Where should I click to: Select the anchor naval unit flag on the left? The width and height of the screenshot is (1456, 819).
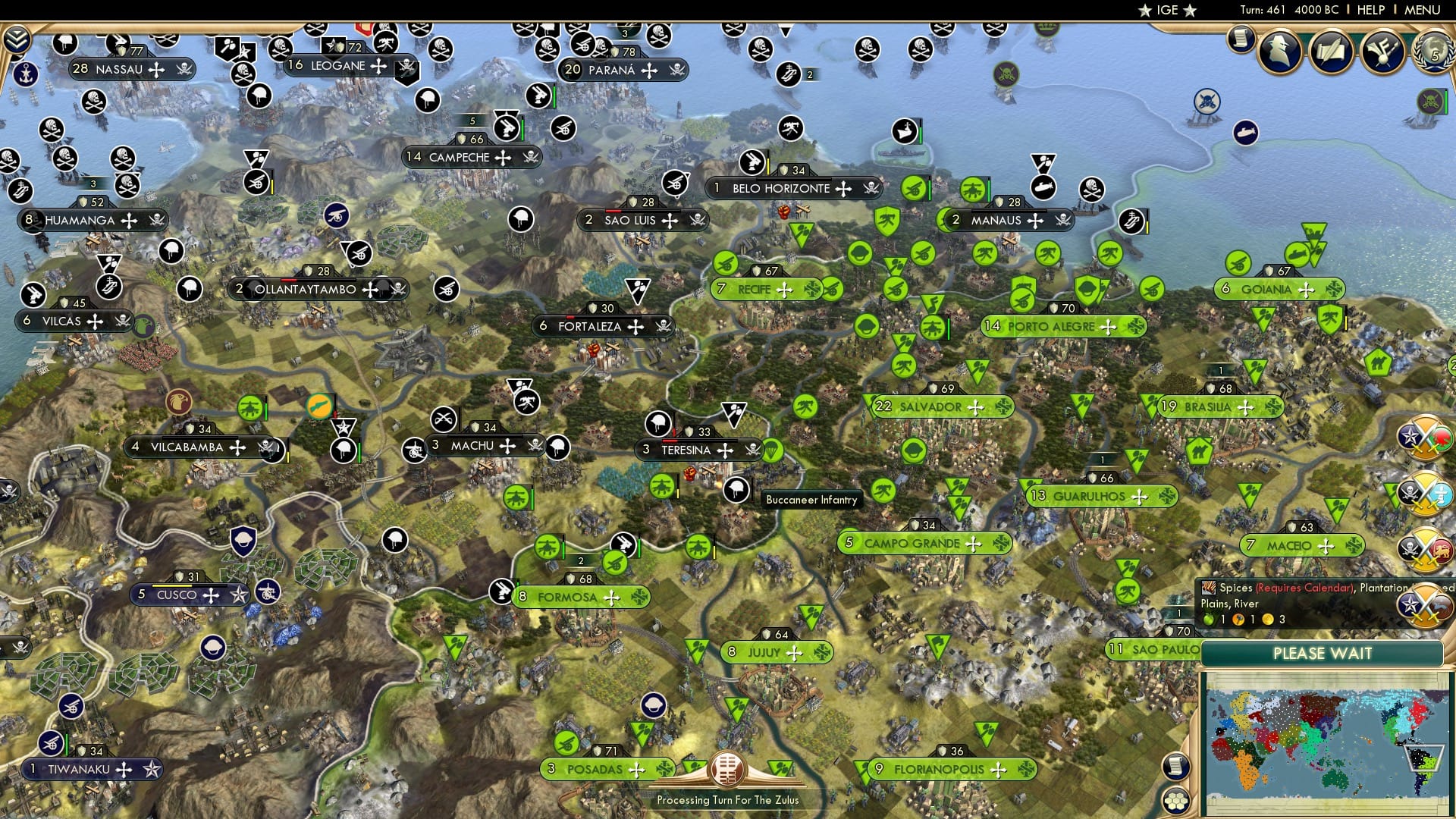tap(25, 73)
